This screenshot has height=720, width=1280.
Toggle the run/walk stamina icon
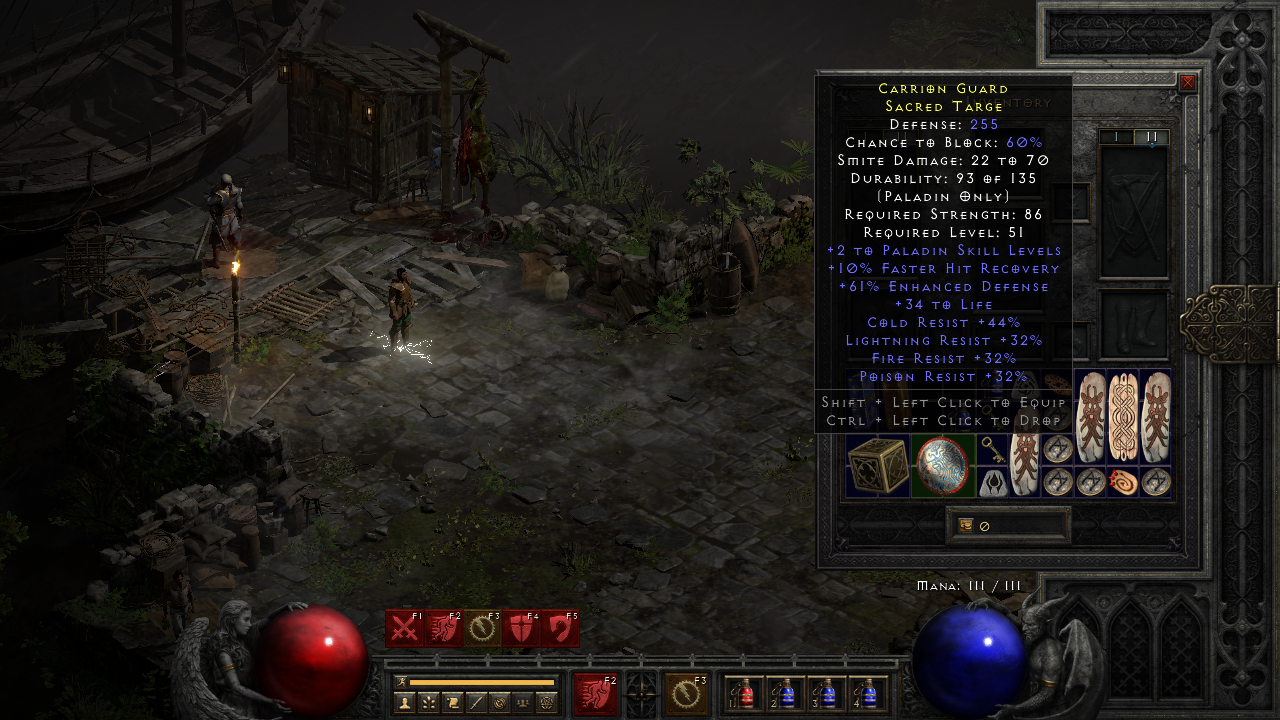[401, 682]
